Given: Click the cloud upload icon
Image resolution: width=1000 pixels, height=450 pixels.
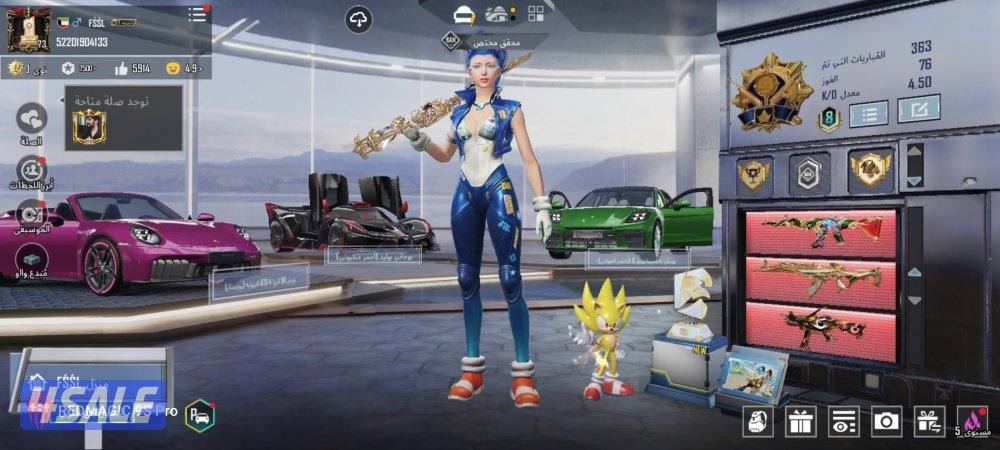Looking at the screenshot, I should coord(359,17).
